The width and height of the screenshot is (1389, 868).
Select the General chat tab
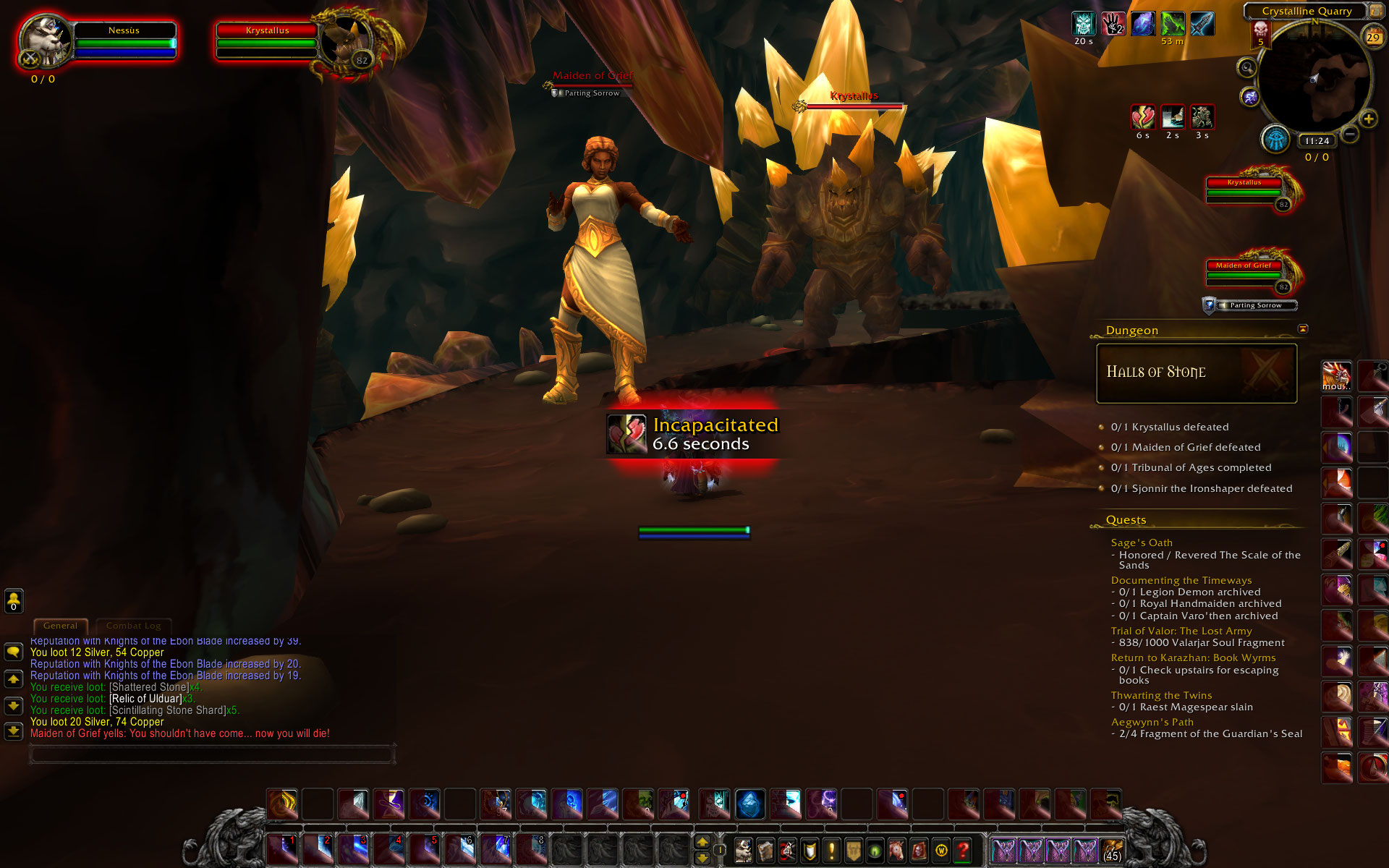(x=60, y=626)
